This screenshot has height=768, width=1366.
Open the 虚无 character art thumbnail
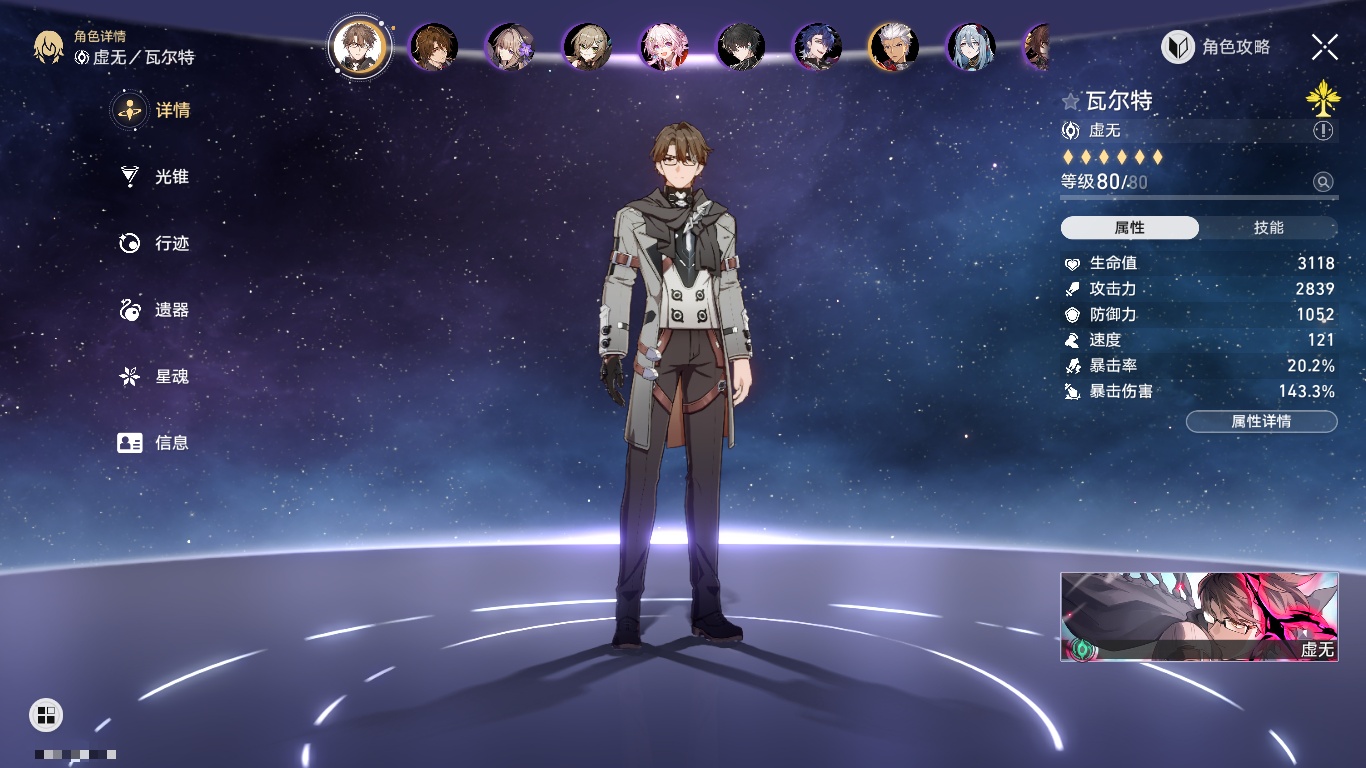pyautogui.click(x=1199, y=616)
